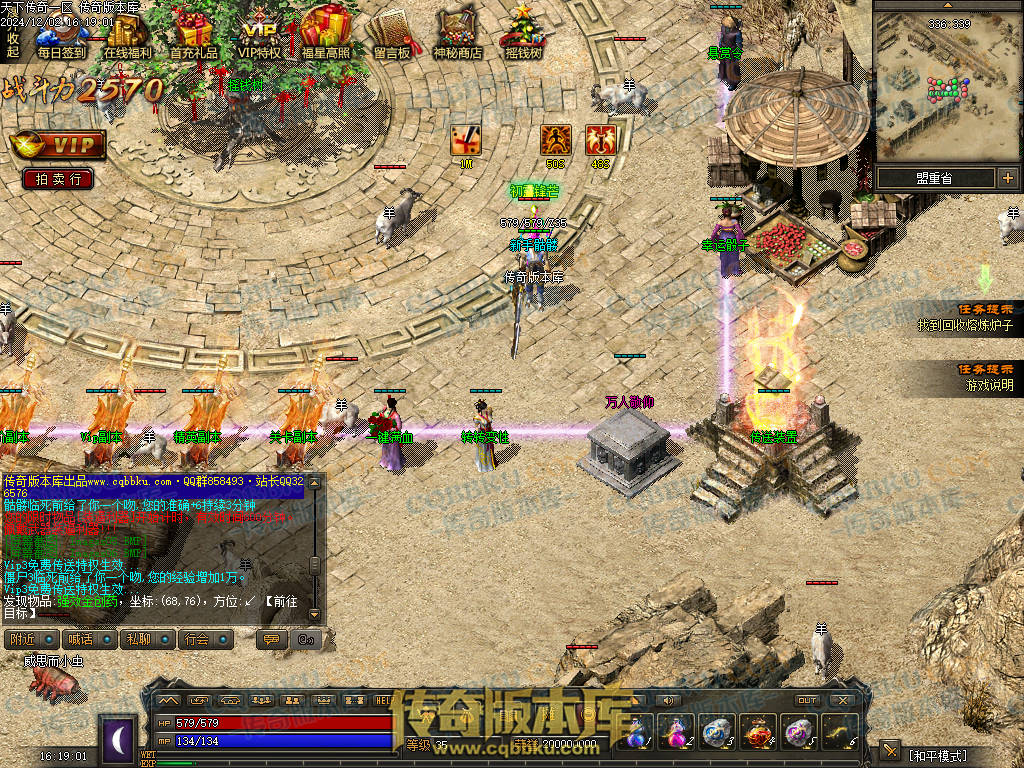This screenshot has width=1024, height=768.
Task: Open the 游戏说明 game guide hint
Action: pos(988,384)
